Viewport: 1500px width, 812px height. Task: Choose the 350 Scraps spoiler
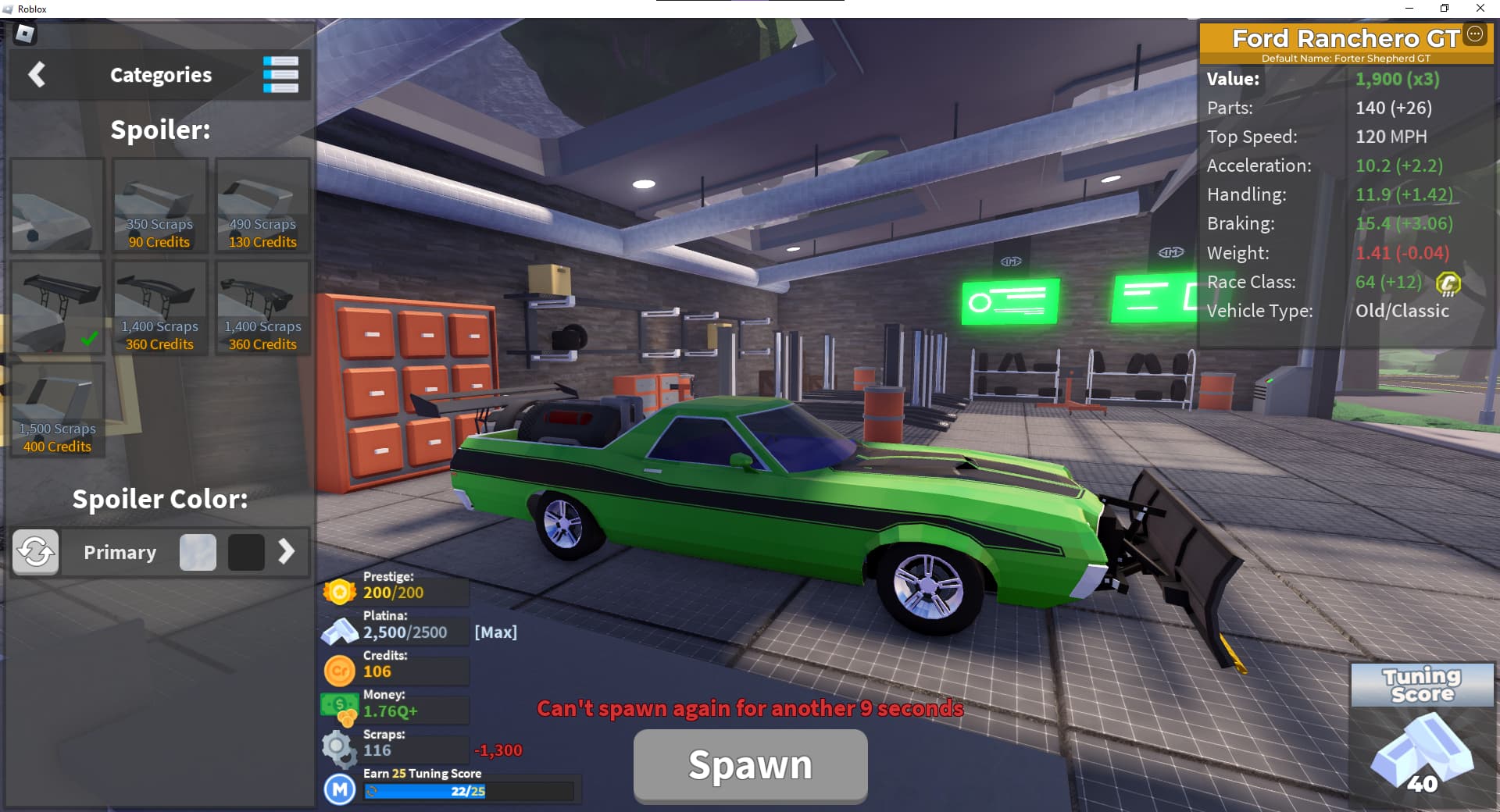160,205
